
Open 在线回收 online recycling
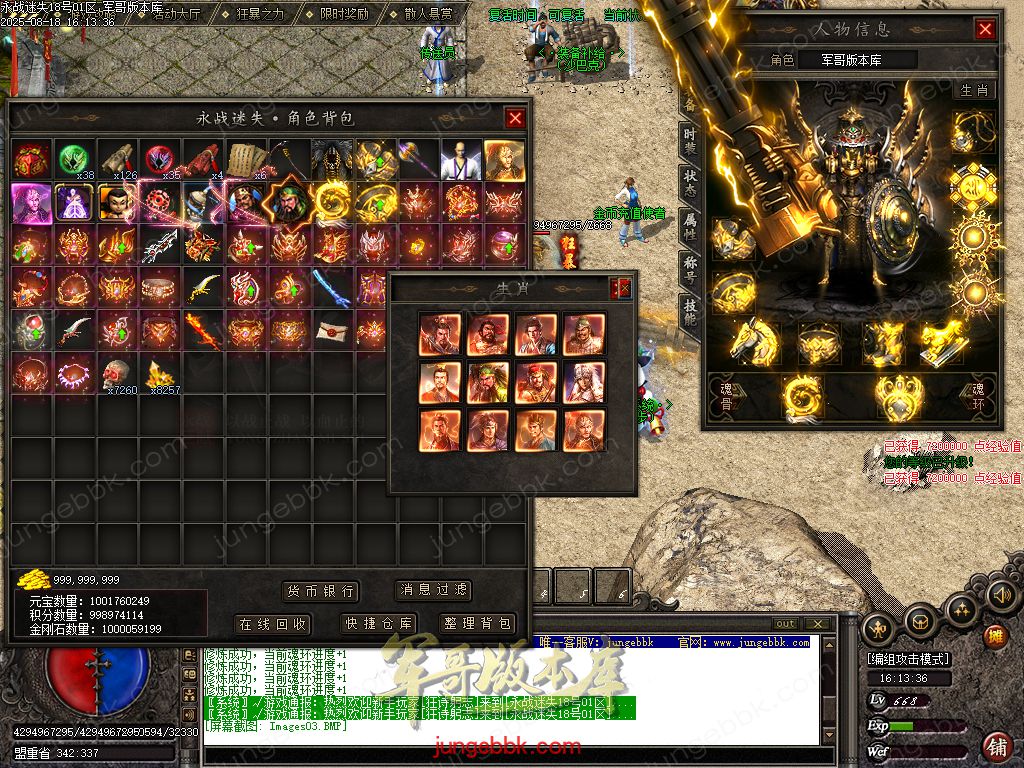[x=273, y=624]
